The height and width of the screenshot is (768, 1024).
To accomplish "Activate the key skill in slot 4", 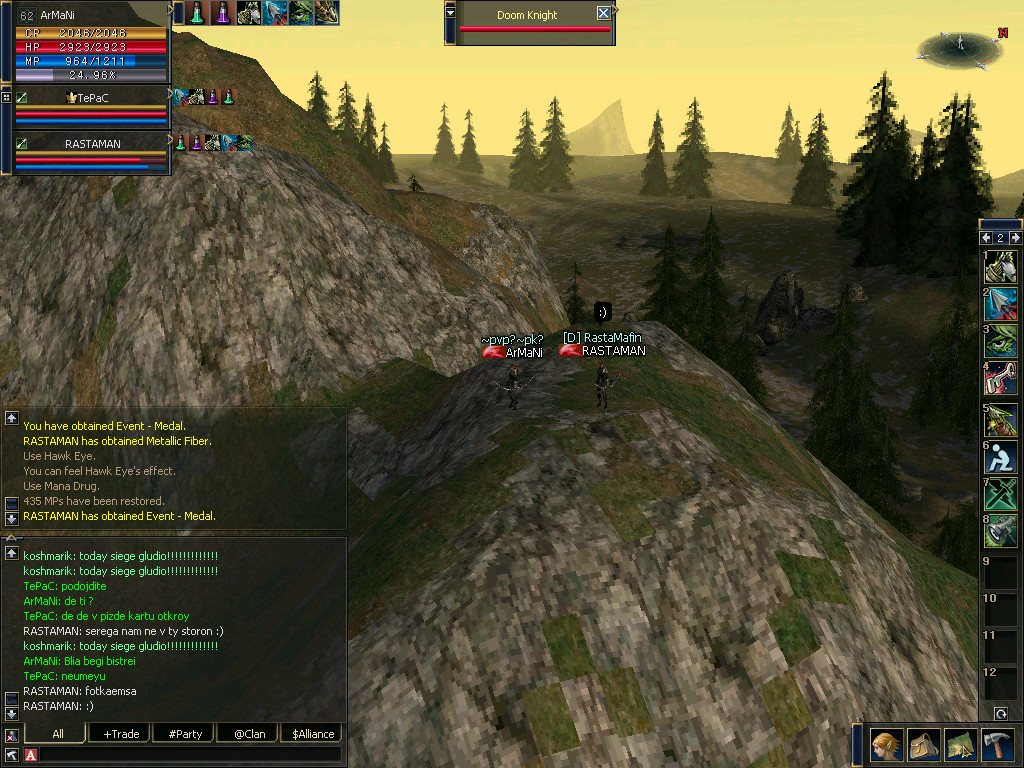I will pos(1001,377).
